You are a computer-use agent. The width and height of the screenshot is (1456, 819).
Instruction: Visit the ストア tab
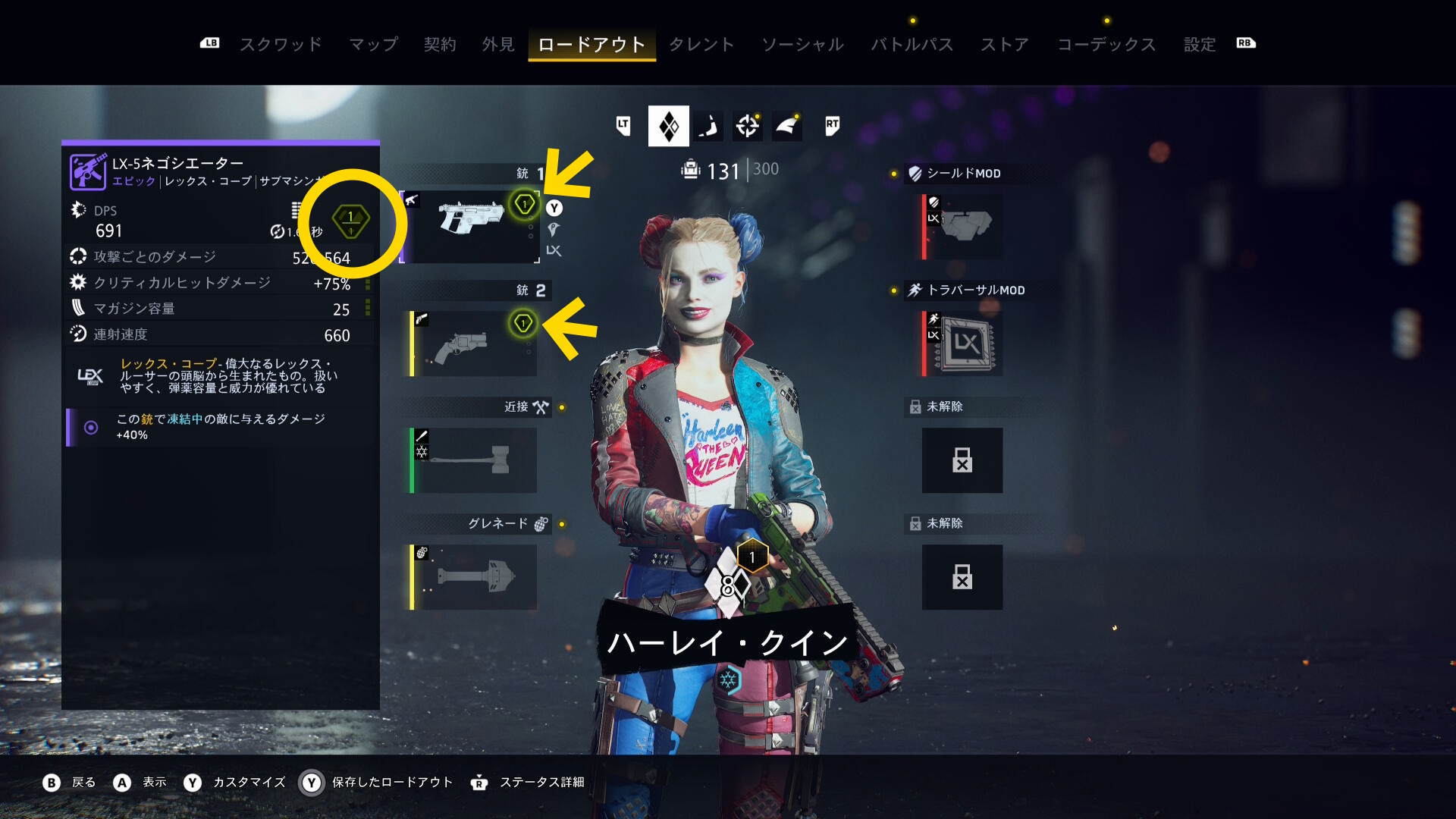click(1005, 45)
